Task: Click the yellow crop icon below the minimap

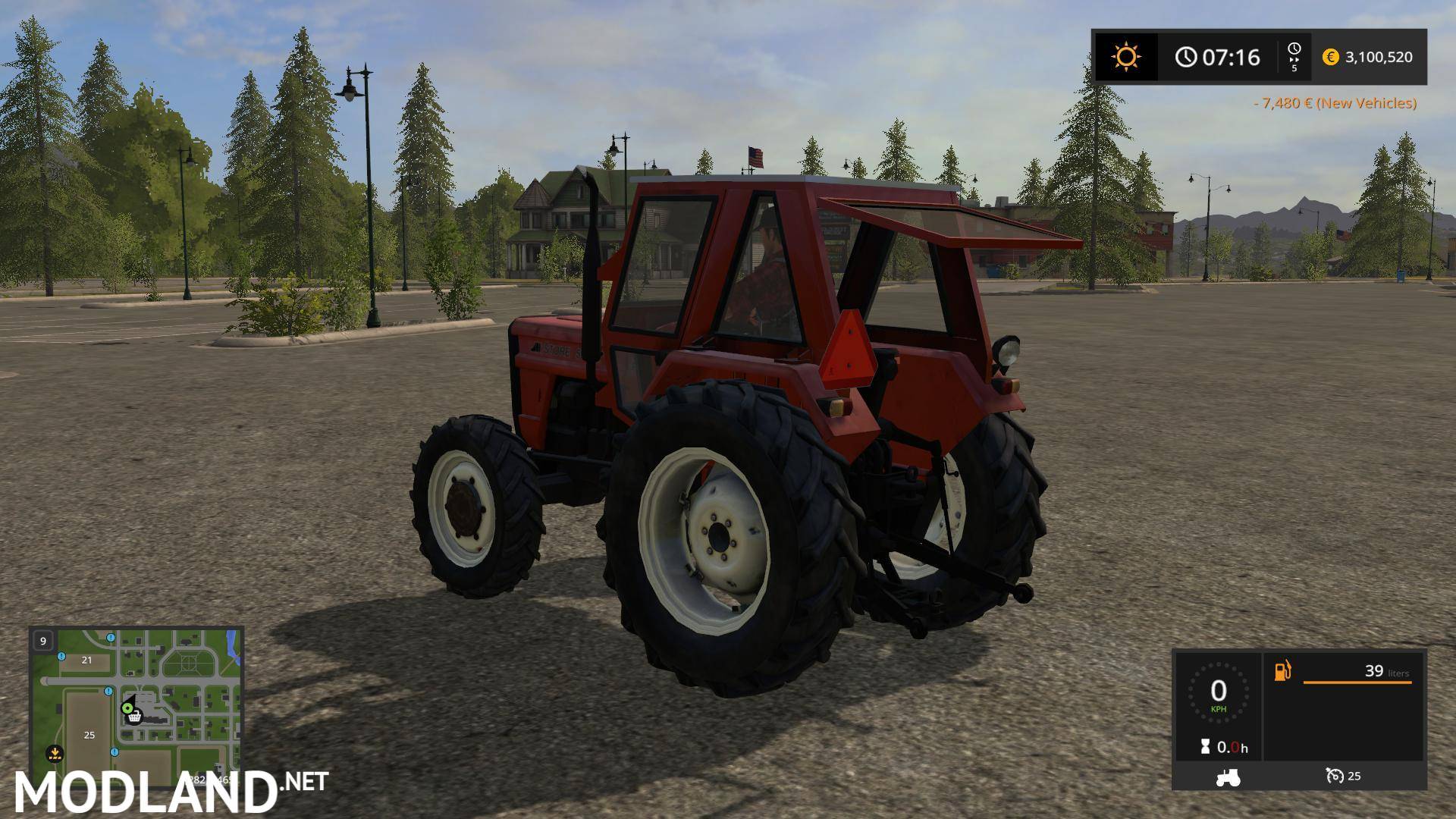Action: coord(55,754)
